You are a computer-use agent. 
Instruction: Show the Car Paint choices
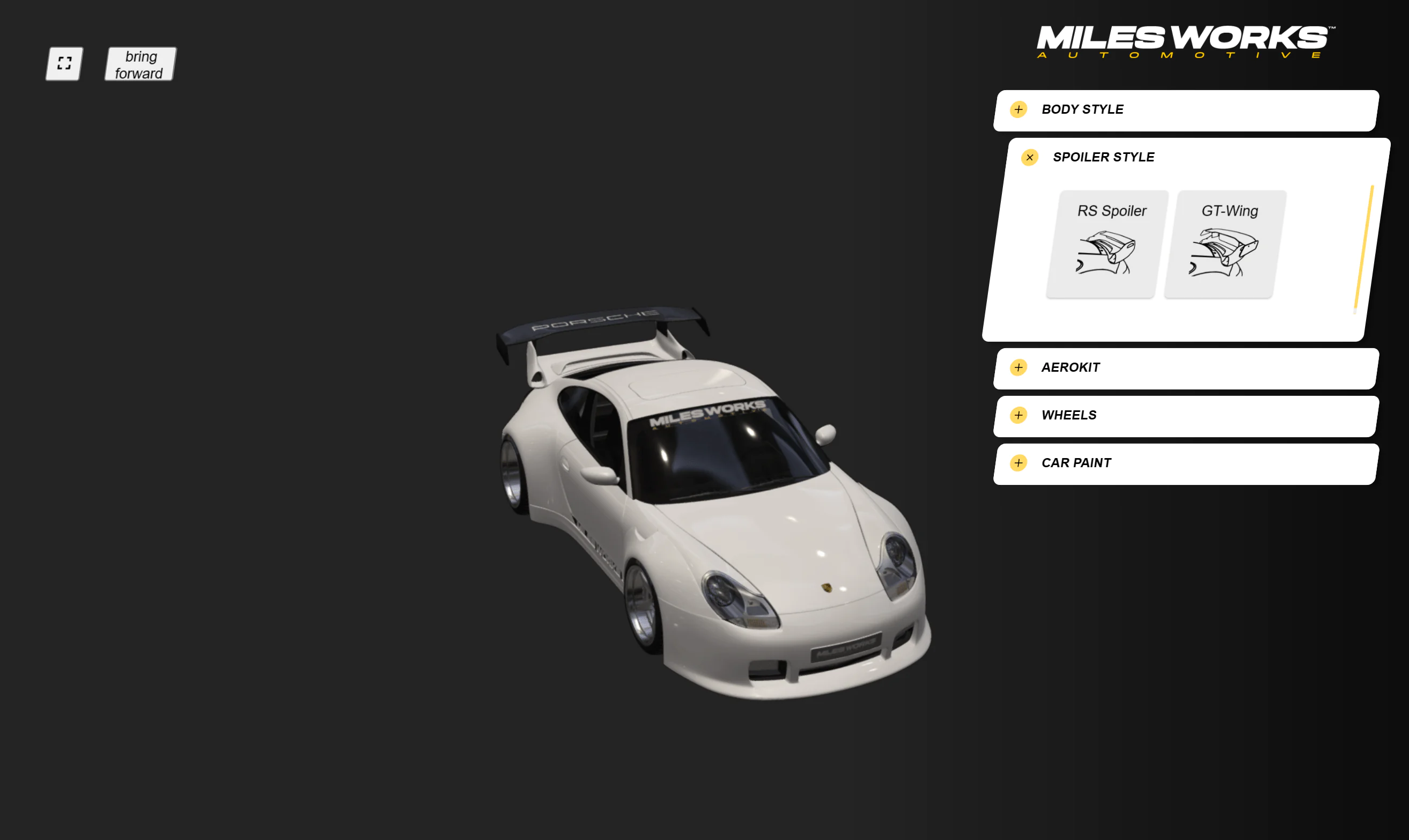[x=1019, y=463]
